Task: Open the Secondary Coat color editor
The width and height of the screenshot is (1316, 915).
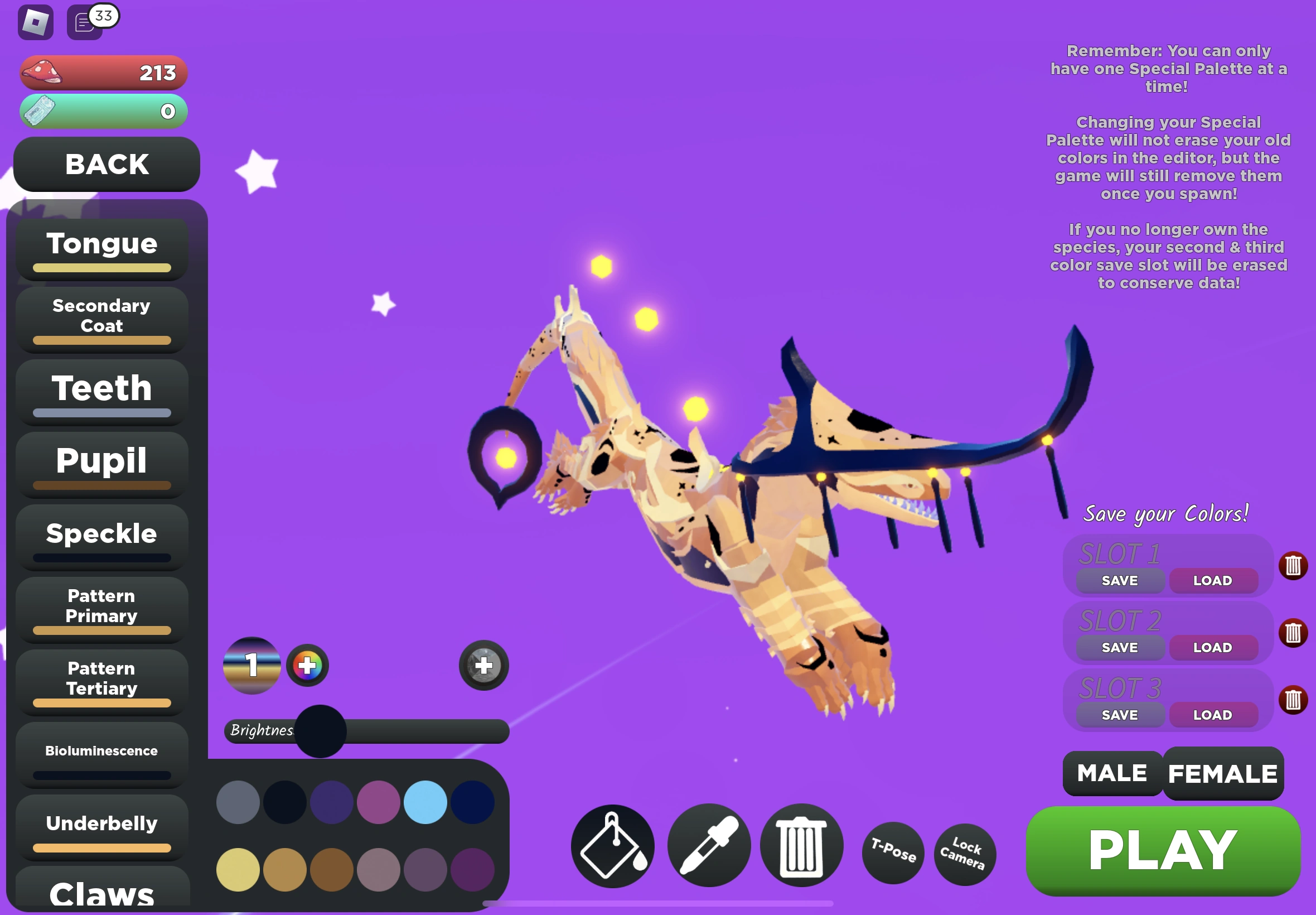Action: [101, 316]
